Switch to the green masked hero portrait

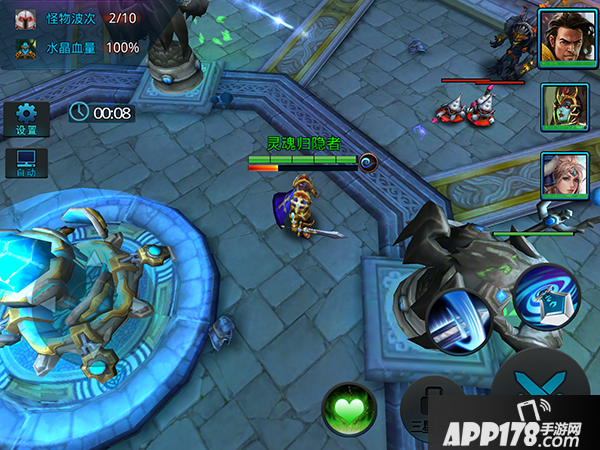(560, 107)
